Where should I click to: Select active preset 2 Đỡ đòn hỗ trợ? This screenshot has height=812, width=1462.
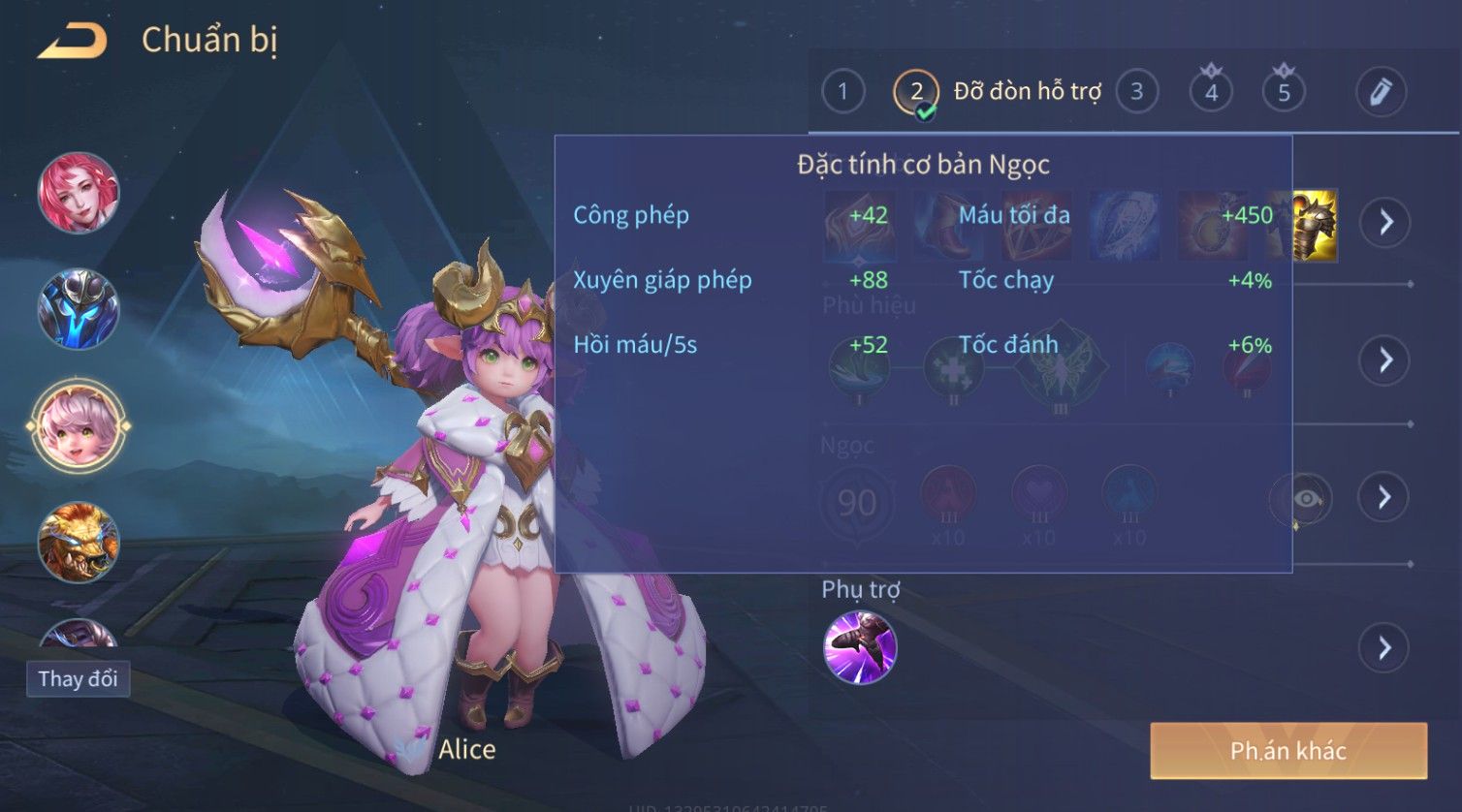[916, 93]
